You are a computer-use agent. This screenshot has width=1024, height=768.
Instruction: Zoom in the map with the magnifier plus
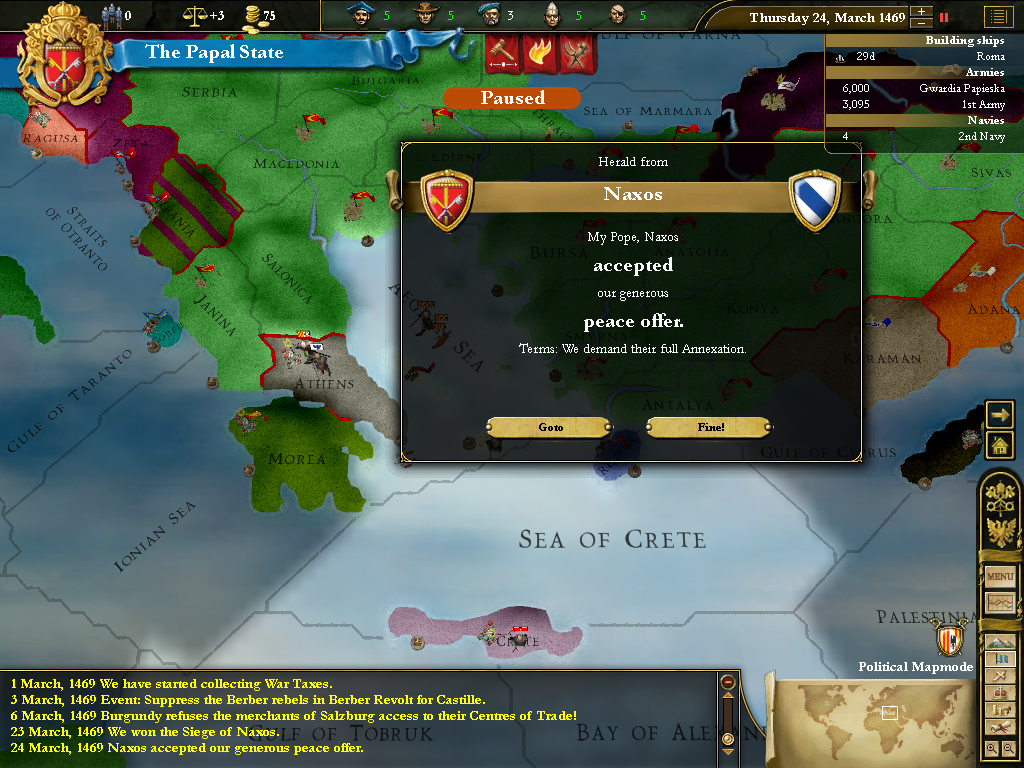[x=991, y=748]
